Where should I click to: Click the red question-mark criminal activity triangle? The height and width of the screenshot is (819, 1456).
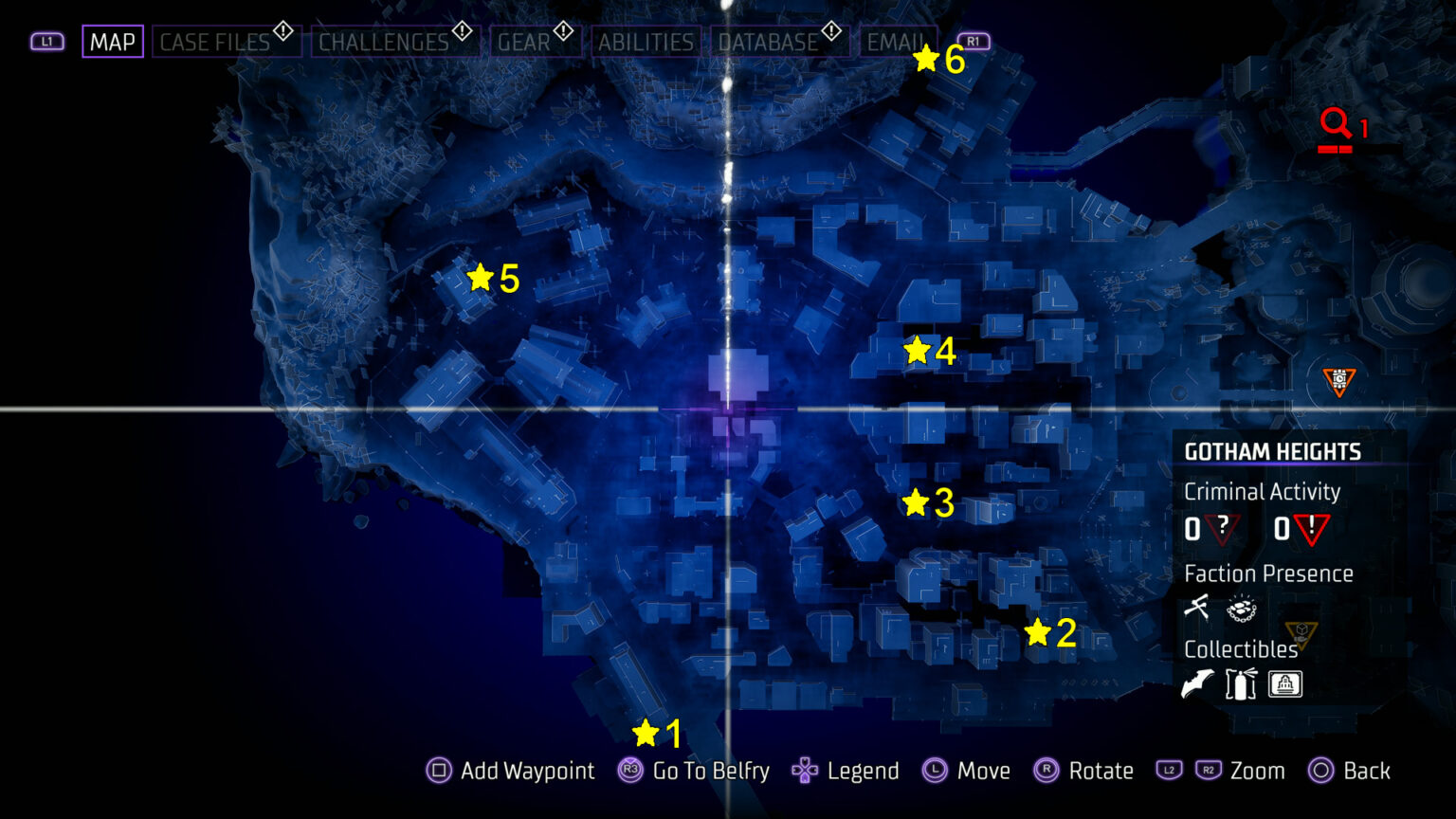point(1221,529)
